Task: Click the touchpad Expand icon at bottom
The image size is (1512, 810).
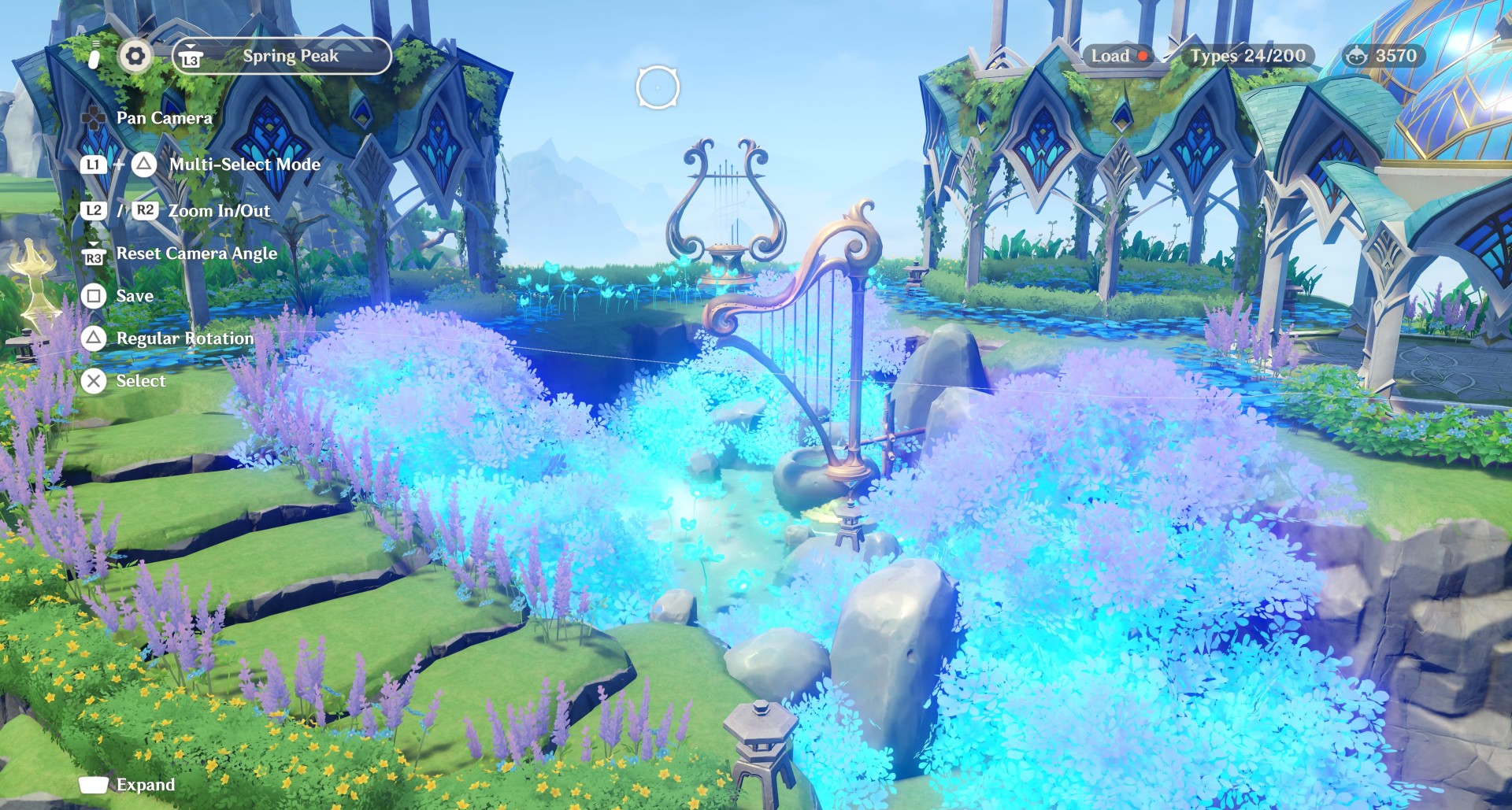Action: pyautogui.click(x=94, y=784)
